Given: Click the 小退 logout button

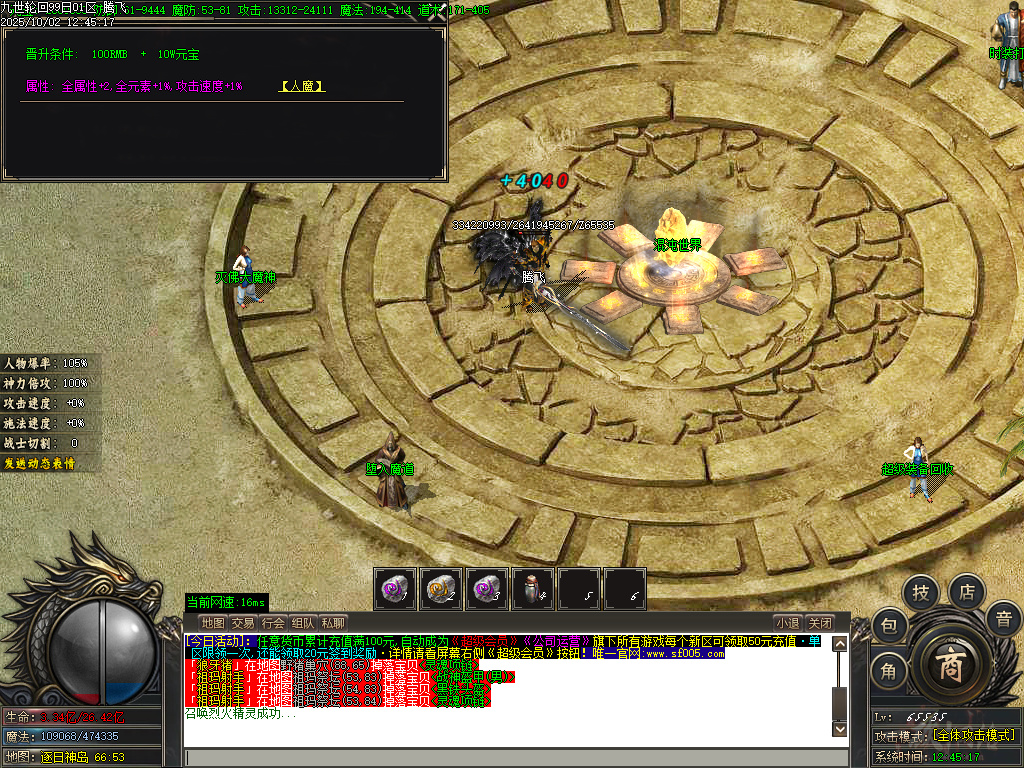Looking at the screenshot, I should [x=788, y=623].
